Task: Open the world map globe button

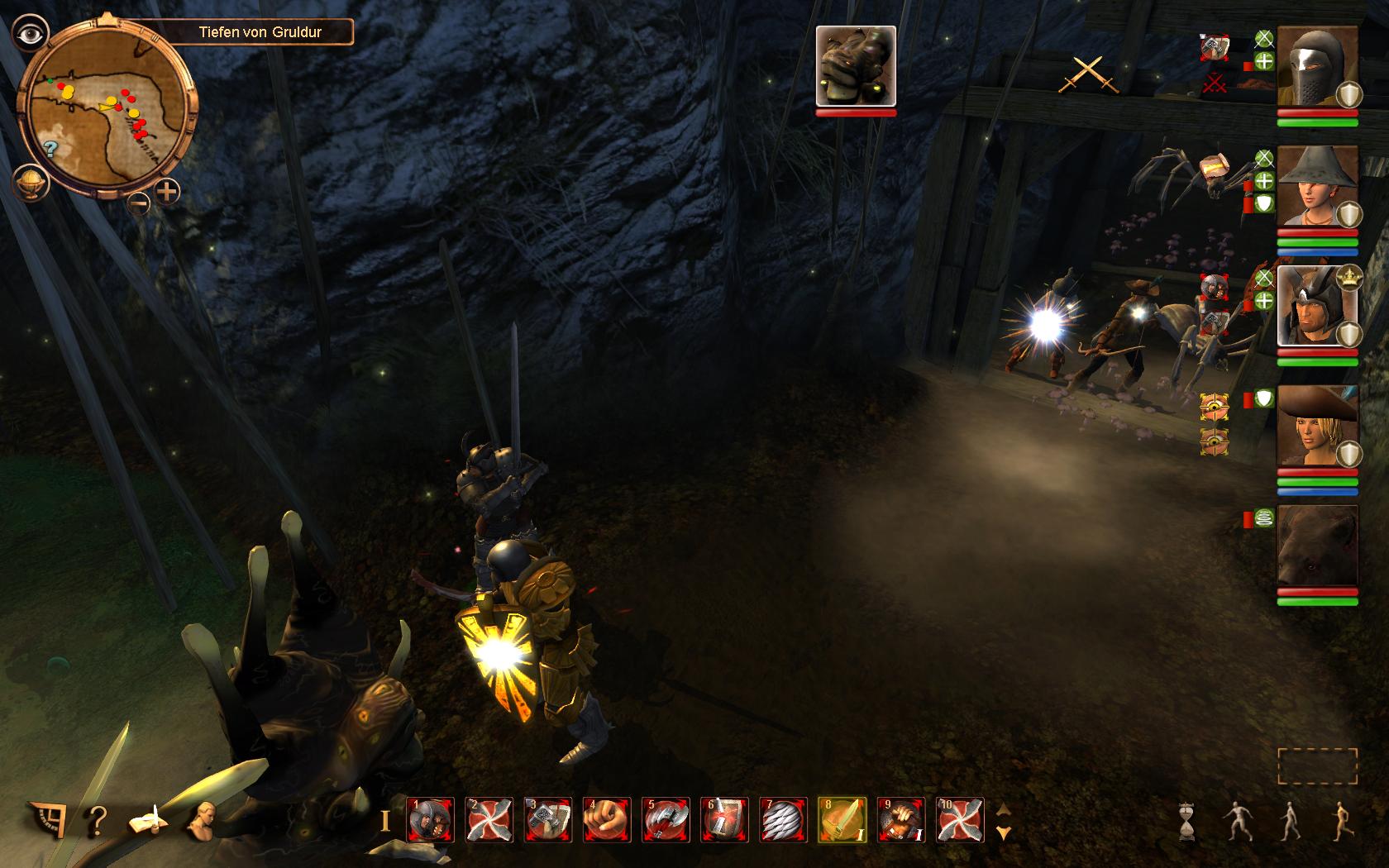Action: click(27, 182)
